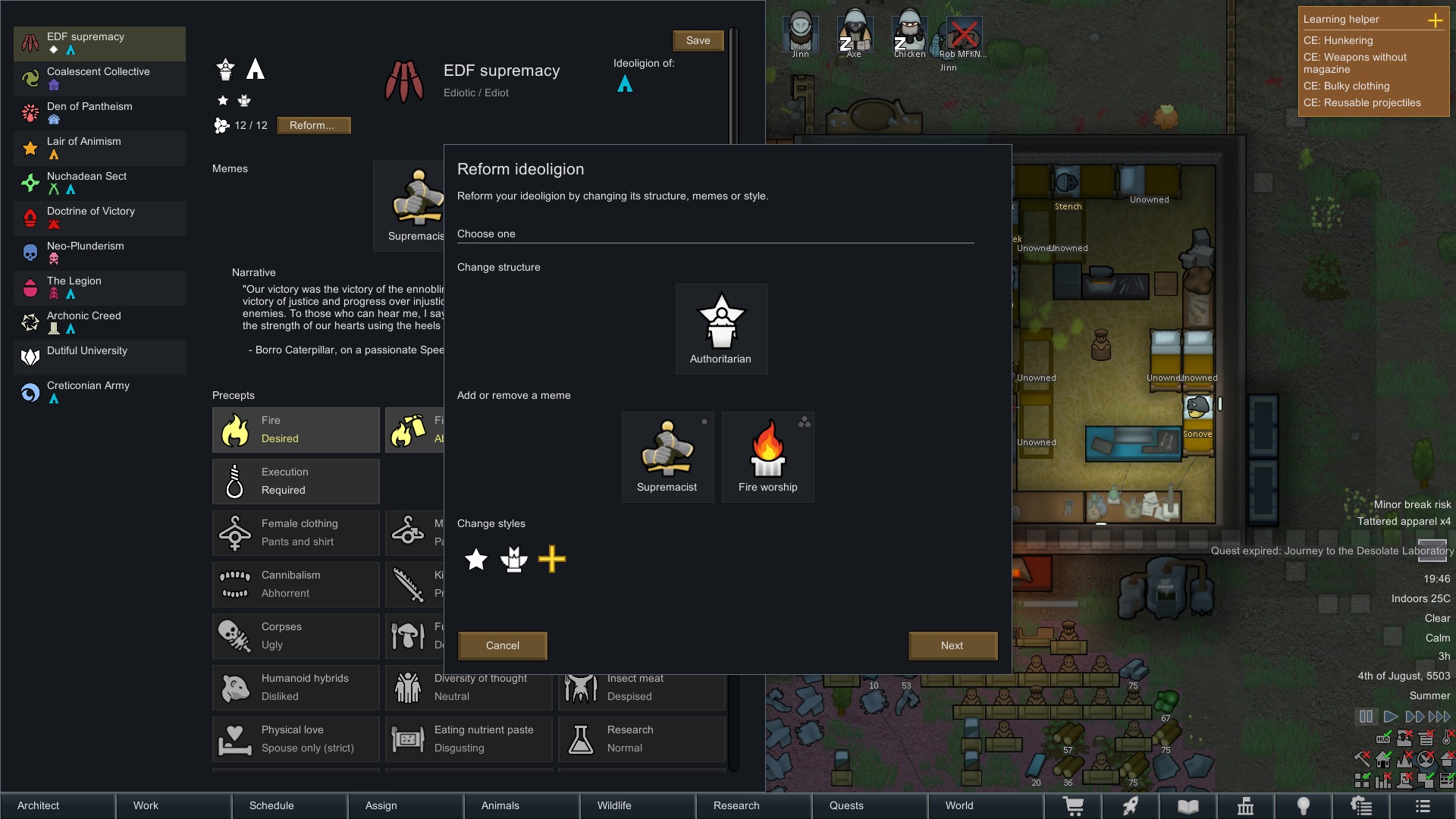The image size is (1456, 819).
Task: Toggle the home area overlay
Action: [x=1383, y=759]
